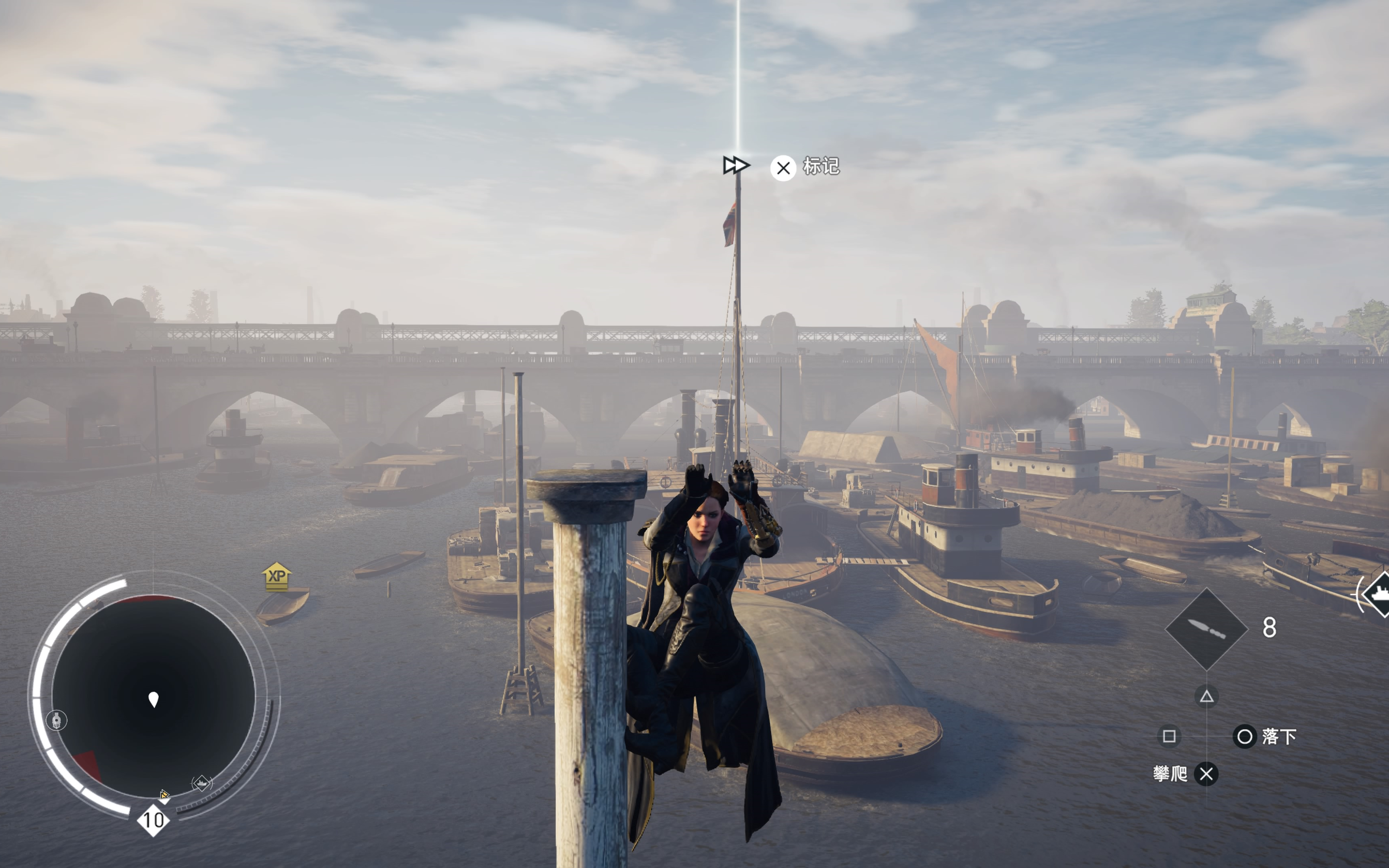Open the circular minimap

(153, 696)
